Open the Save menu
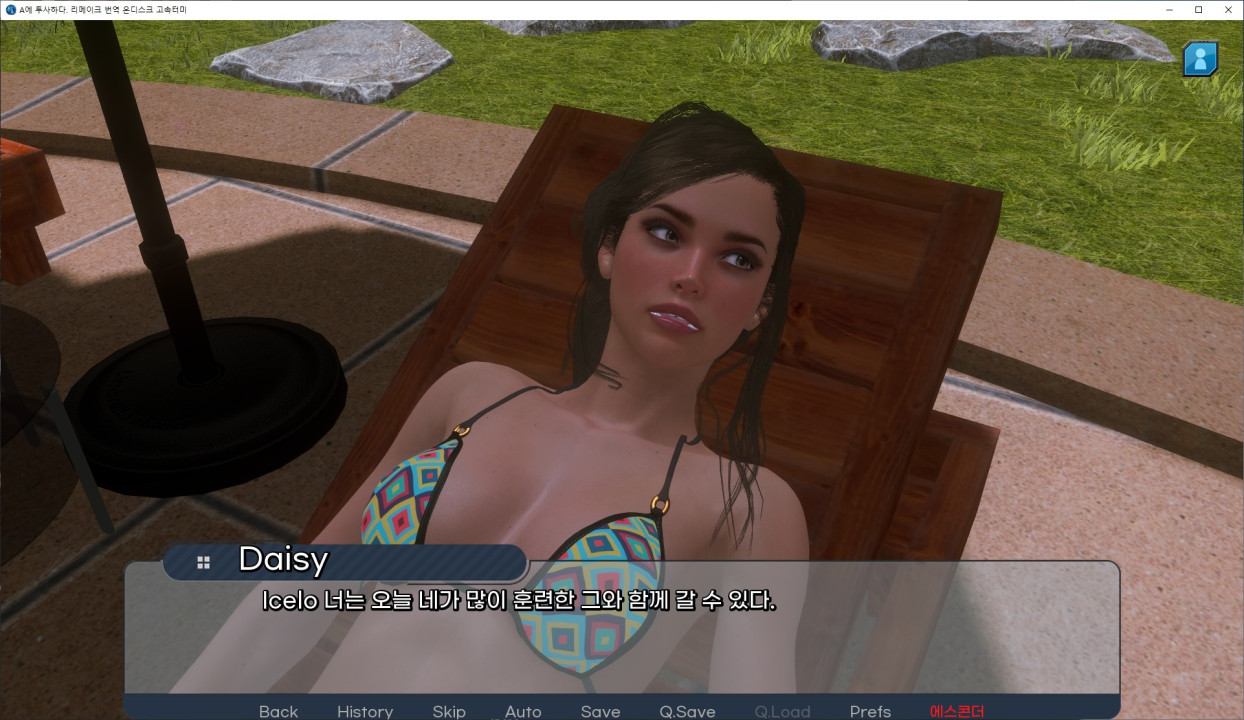This screenshot has height=720, width=1244. pyautogui.click(x=600, y=711)
